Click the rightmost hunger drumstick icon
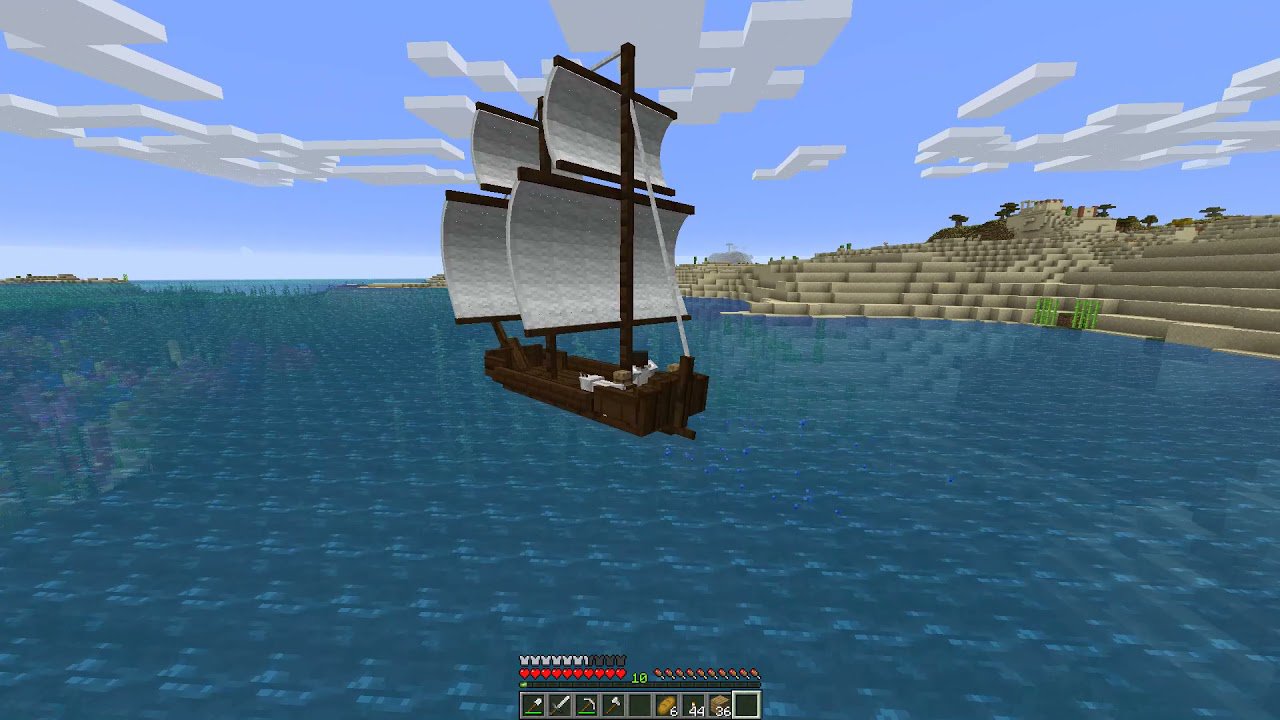The width and height of the screenshot is (1280, 720). (x=755, y=673)
